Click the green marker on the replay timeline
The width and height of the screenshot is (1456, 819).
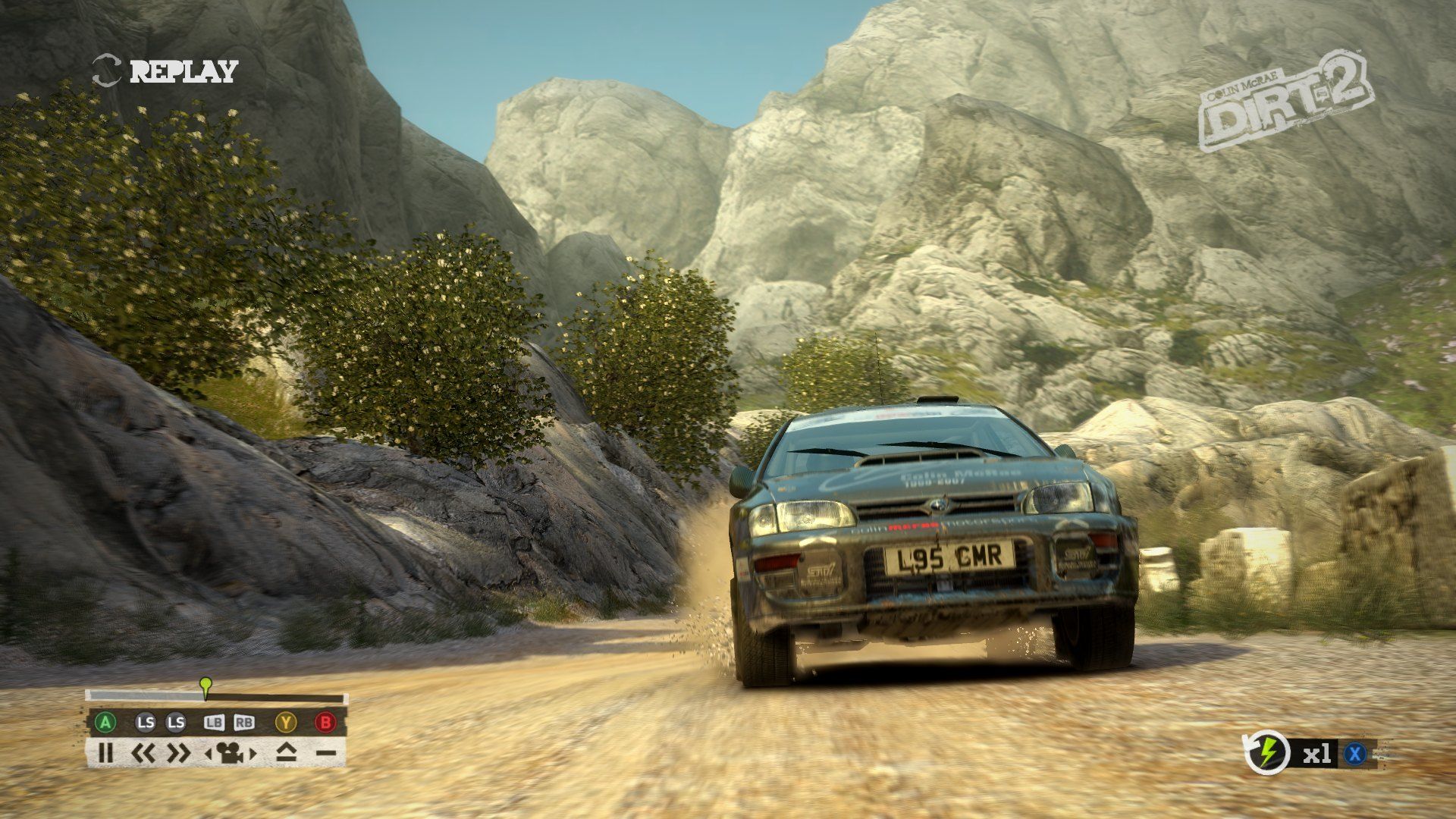coord(205,684)
